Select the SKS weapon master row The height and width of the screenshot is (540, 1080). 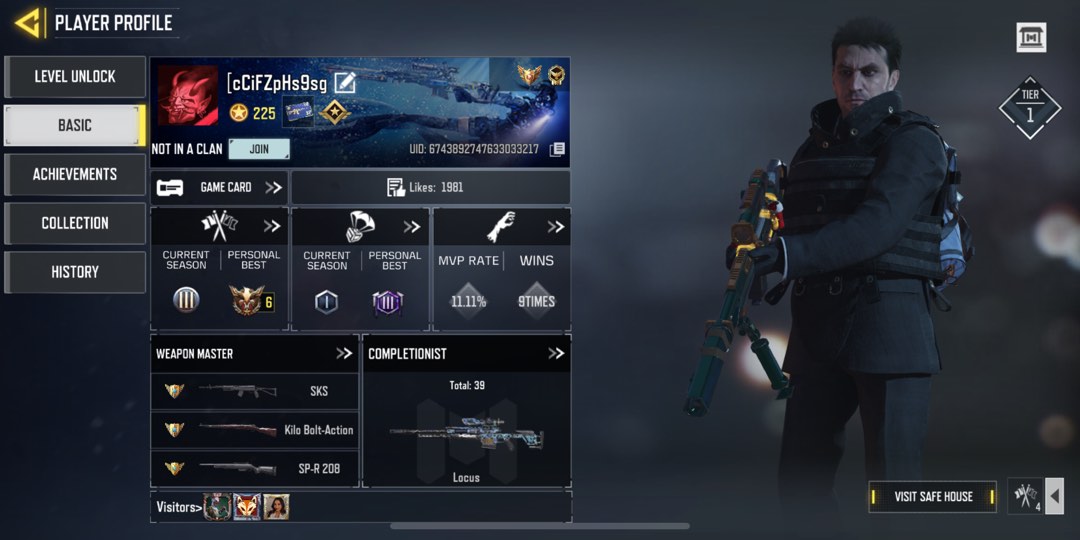click(254, 391)
